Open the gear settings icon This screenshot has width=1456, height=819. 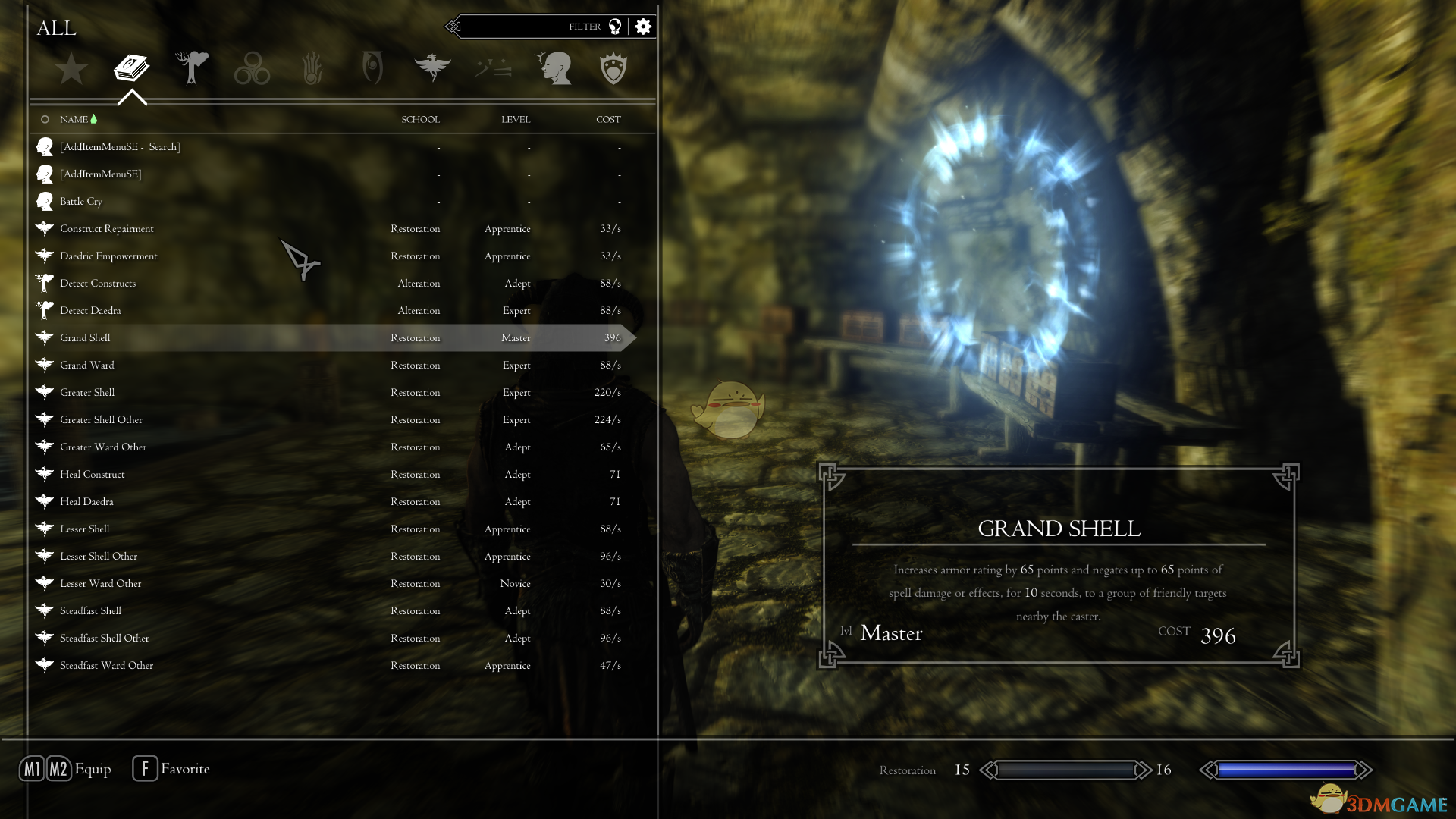[x=643, y=27]
